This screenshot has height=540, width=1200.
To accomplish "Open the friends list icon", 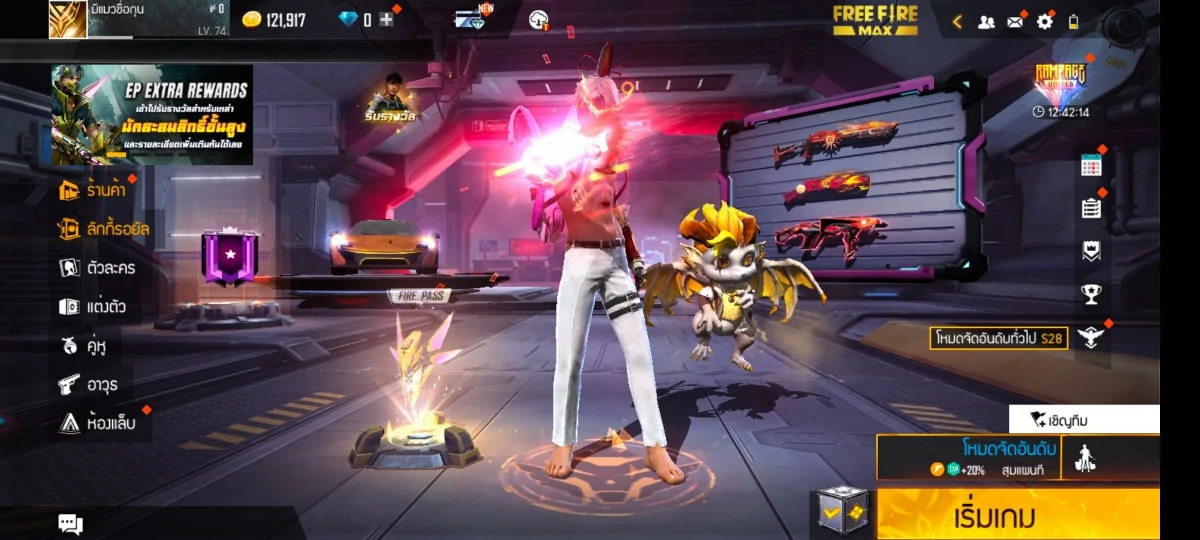I will coord(986,21).
